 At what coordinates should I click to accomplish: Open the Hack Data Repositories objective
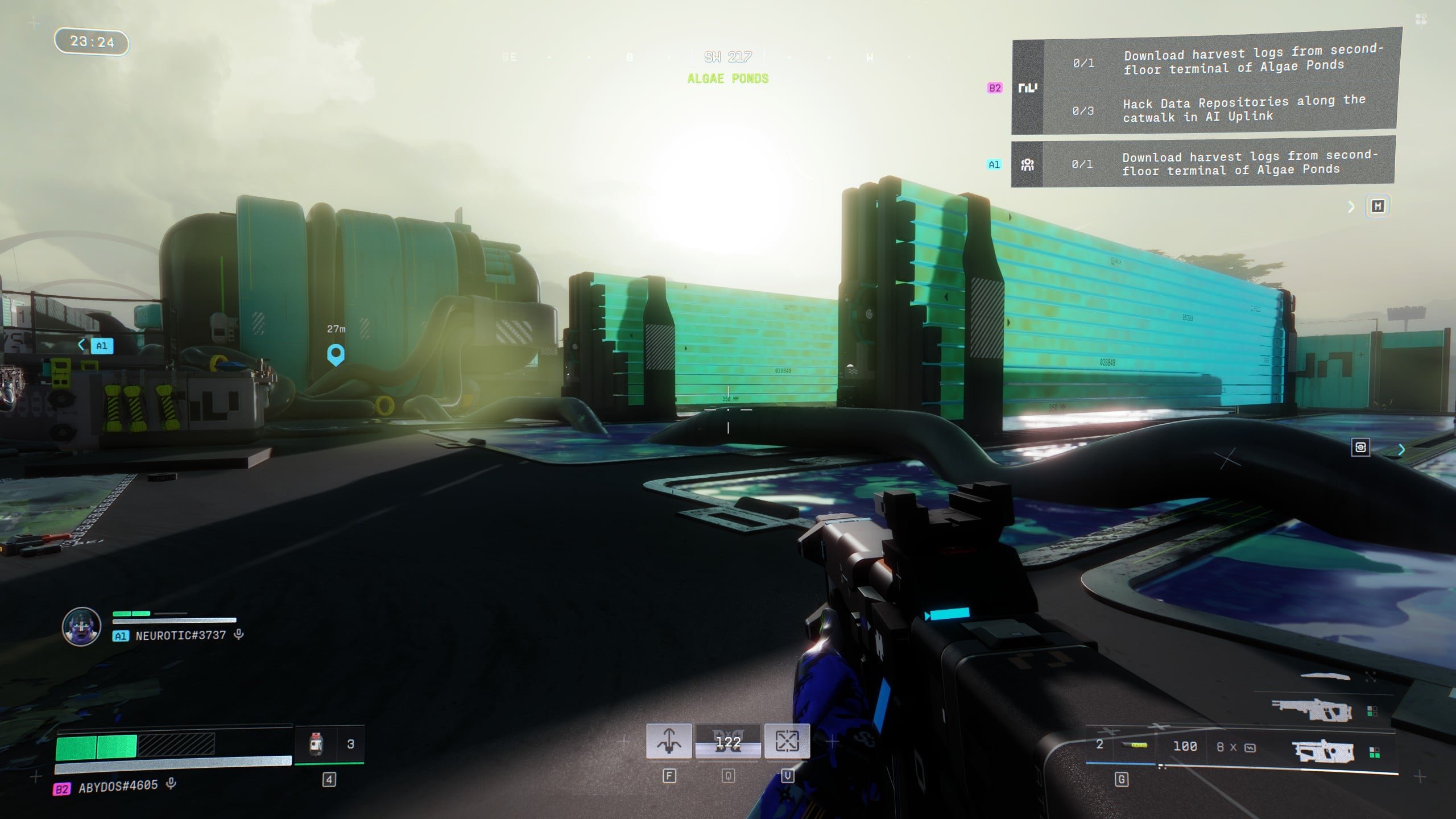pyautogui.click(x=1243, y=109)
